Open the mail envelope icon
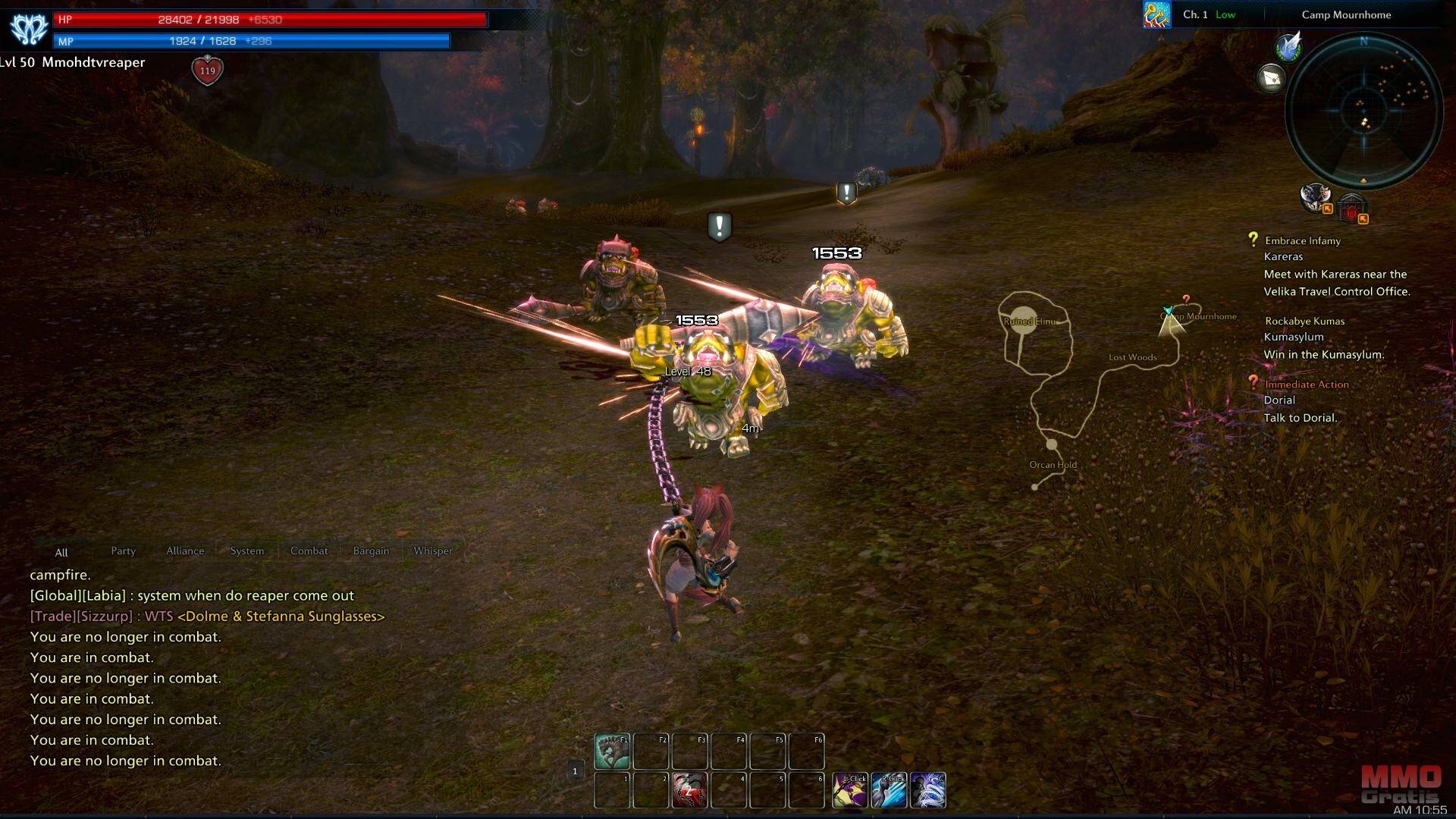Image resolution: width=1456 pixels, height=819 pixels. (x=1272, y=78)
